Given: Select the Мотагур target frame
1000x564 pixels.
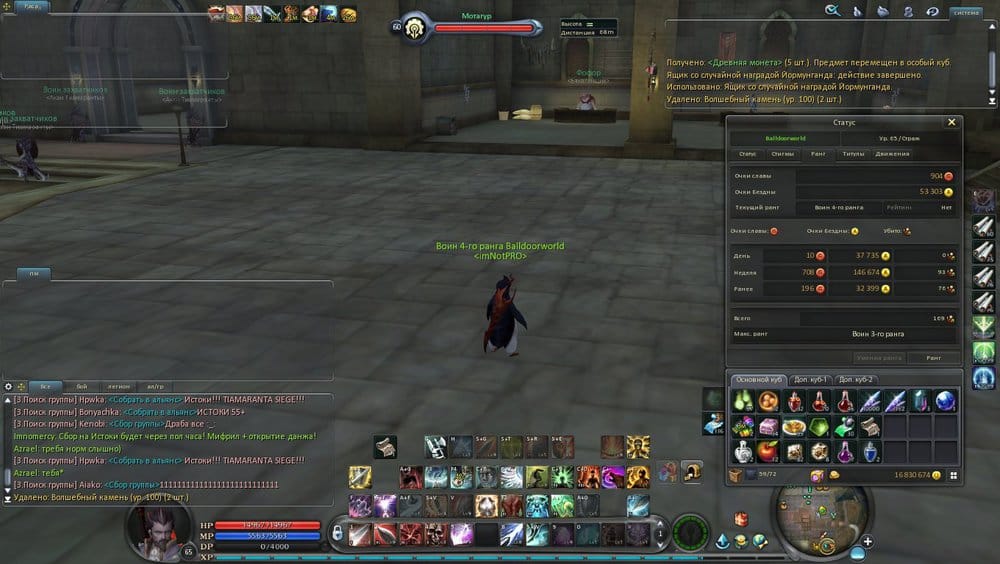Looking at the screenshot, I should [470, 25].
